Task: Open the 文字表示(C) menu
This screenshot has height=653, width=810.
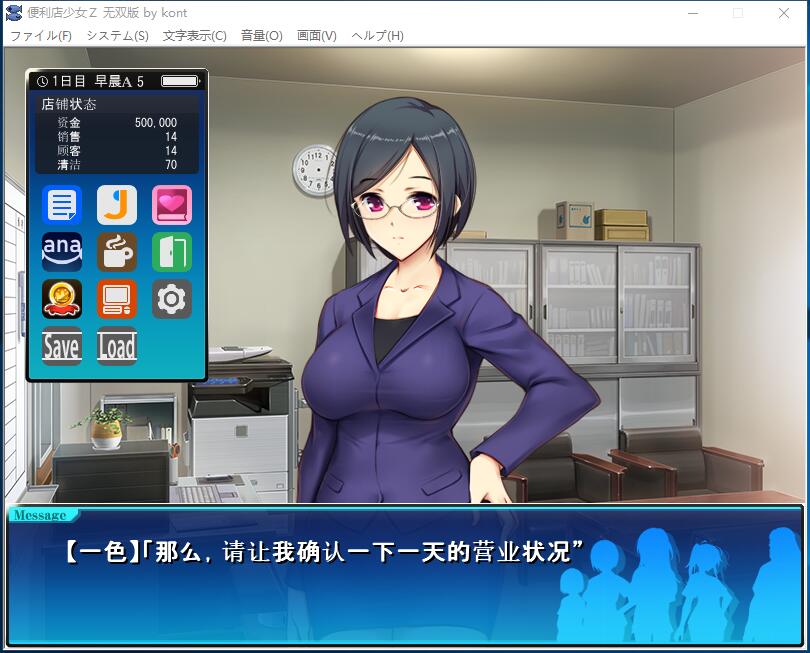Action: click(194, 35)
